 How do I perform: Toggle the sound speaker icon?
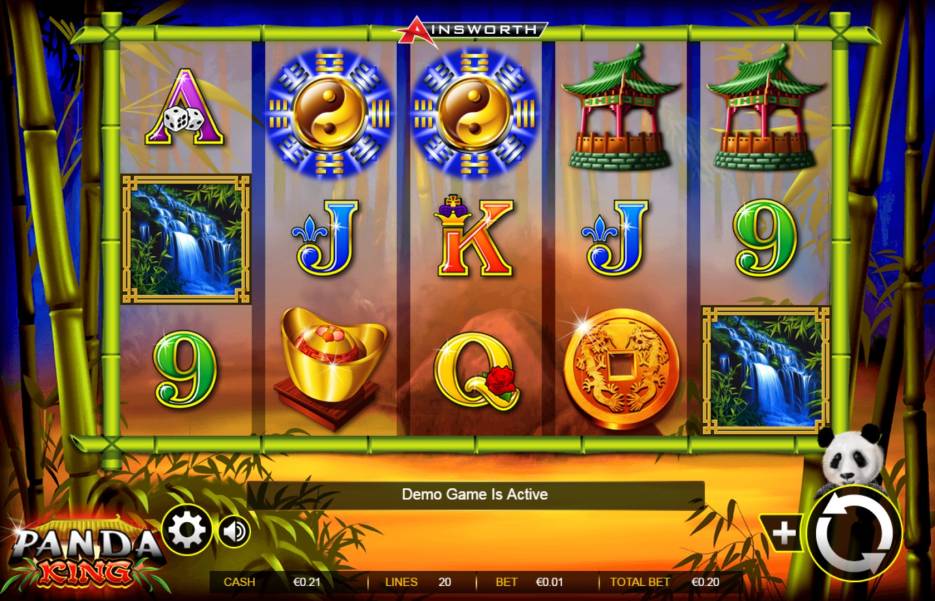[x=235, y=531]
